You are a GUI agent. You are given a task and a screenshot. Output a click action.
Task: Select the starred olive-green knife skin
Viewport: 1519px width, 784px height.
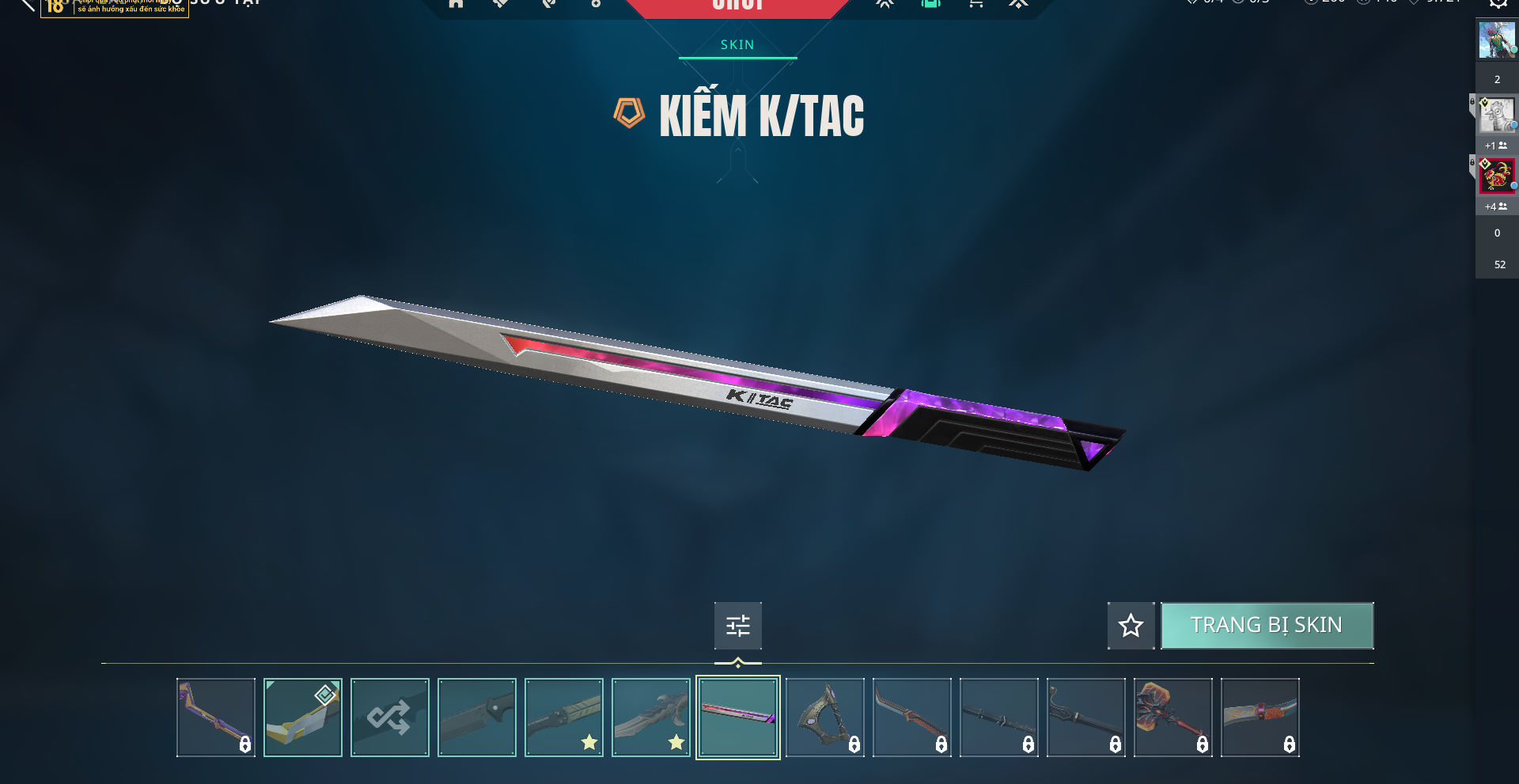tap(564, 718)
